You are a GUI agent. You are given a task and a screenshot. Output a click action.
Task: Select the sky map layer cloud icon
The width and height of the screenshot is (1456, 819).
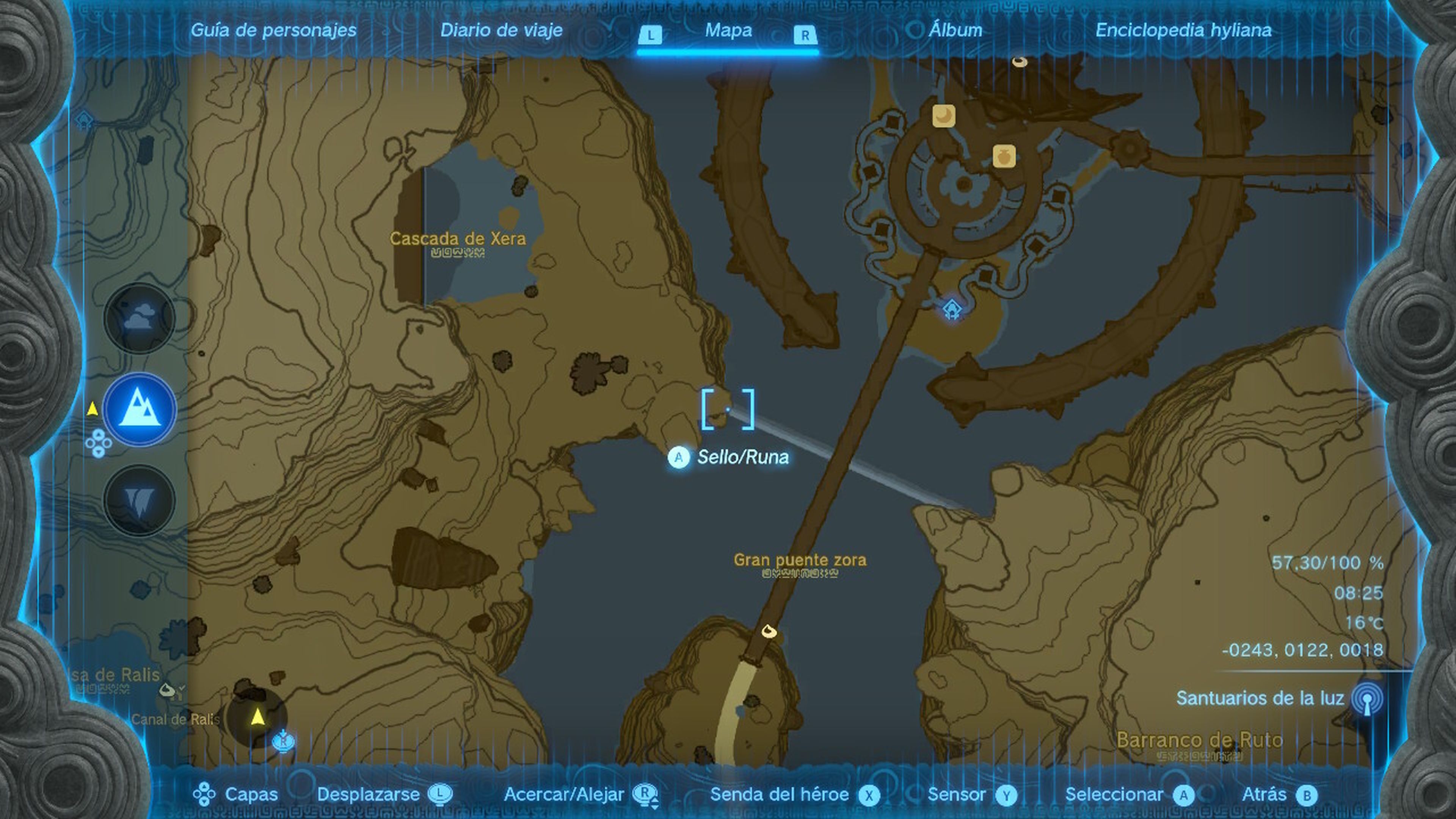tap(140, 317)
